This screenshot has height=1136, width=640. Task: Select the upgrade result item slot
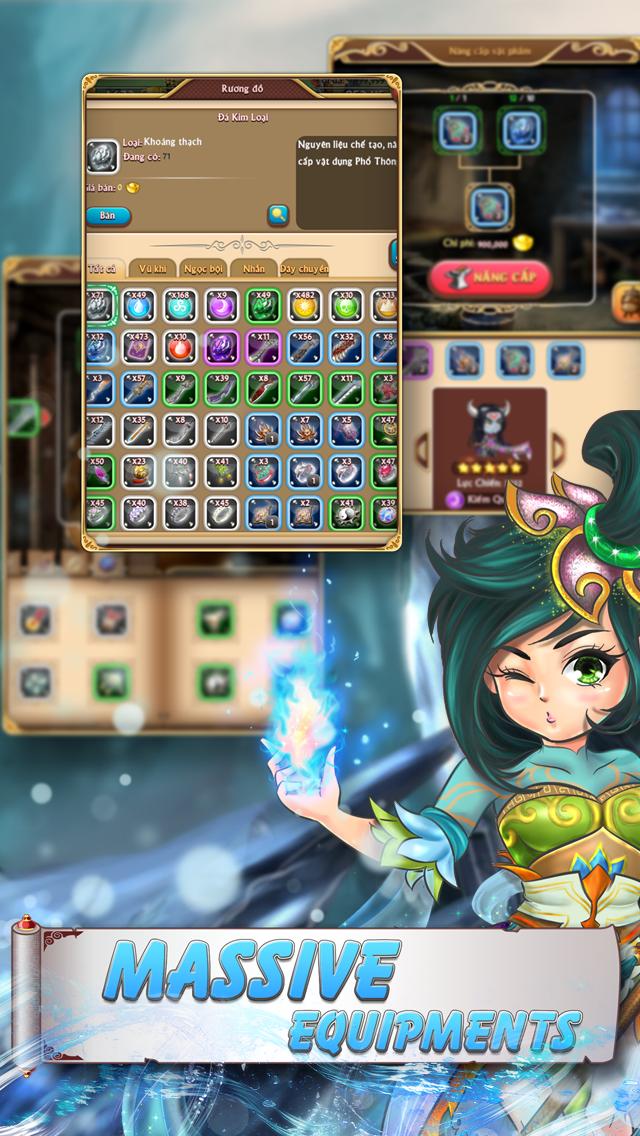click(x=489, y=206)
